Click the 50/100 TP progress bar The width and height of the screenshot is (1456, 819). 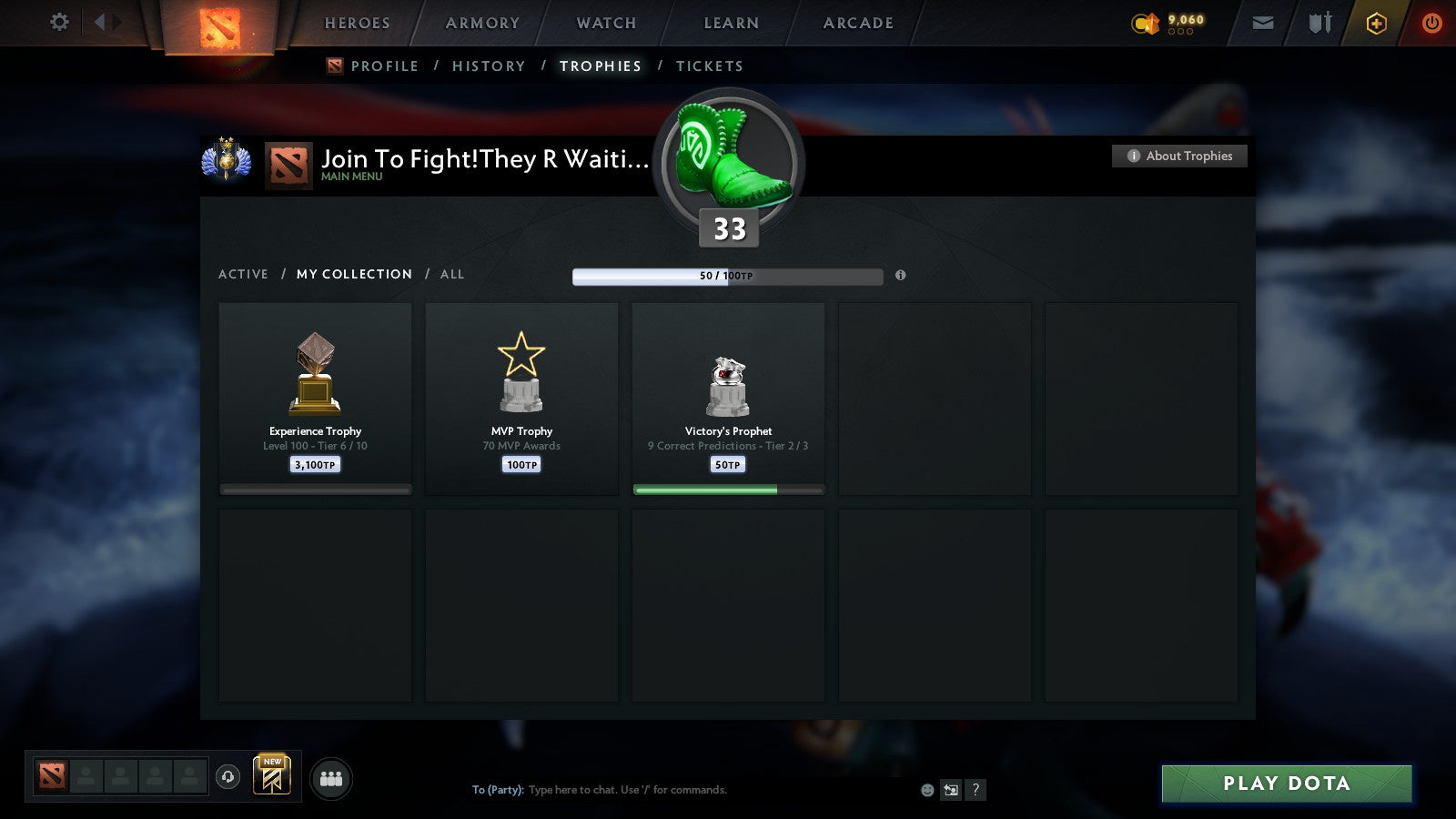tap(726, 276)
